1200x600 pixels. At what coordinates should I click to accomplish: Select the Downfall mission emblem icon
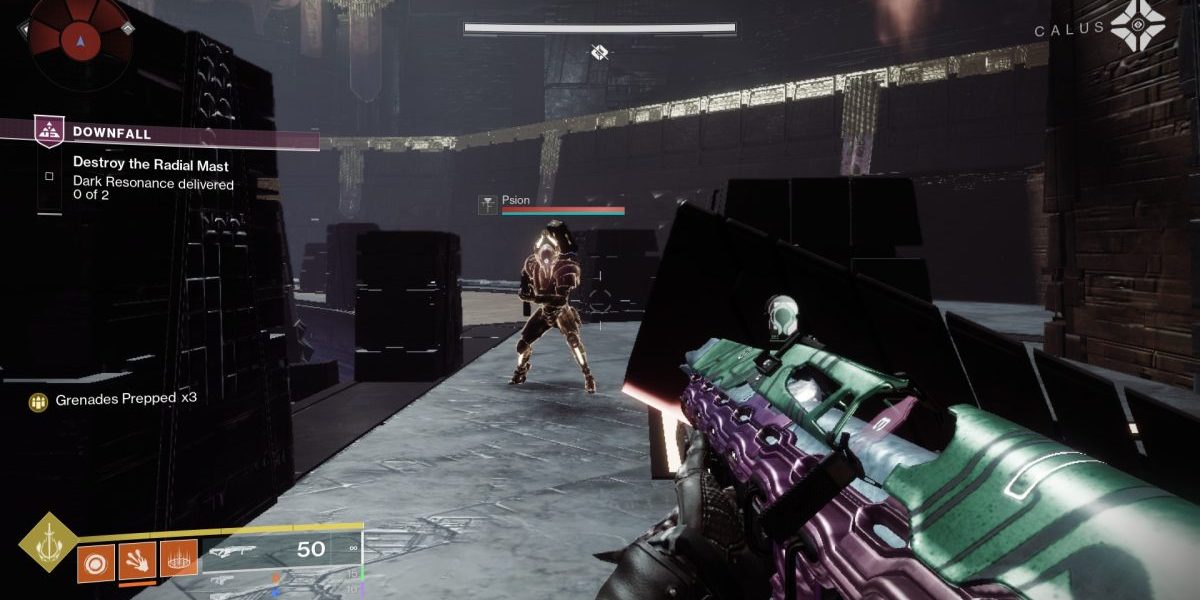click(x=49, y=131)
